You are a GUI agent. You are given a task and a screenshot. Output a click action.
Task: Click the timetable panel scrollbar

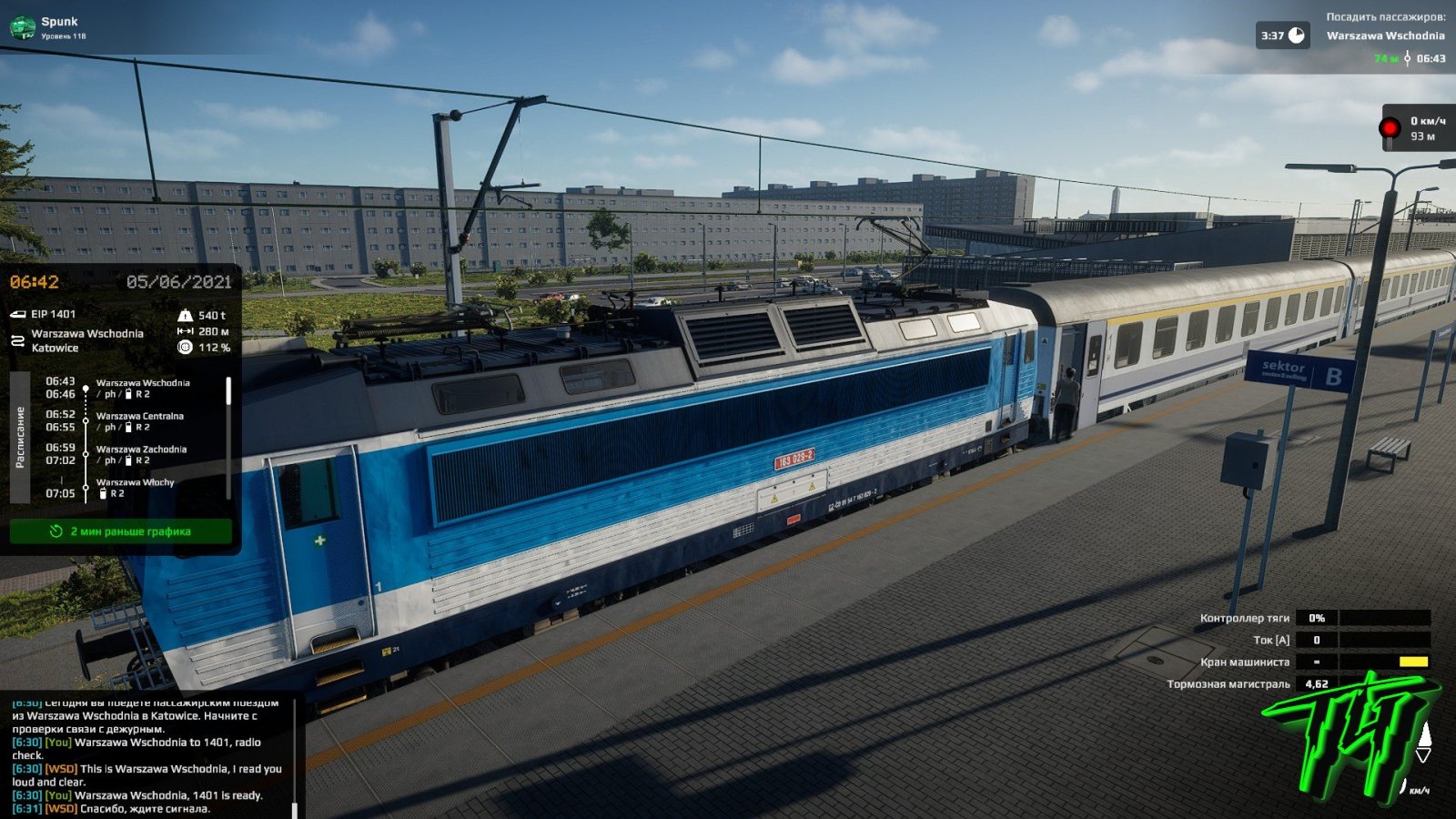(228, 391)
